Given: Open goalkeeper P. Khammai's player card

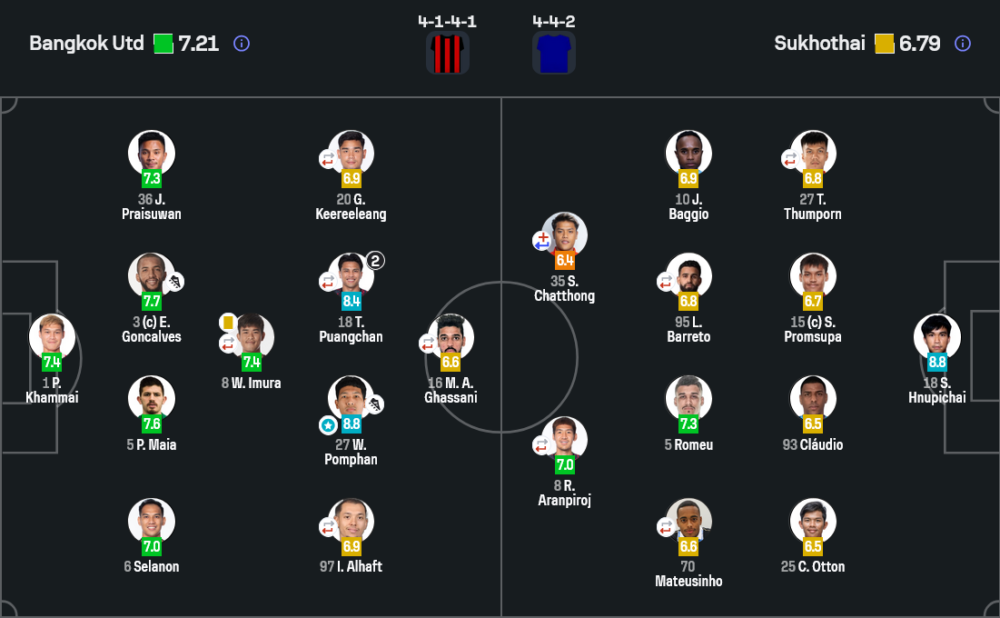Looking at the screenshot, I should (x=52, y=337).
